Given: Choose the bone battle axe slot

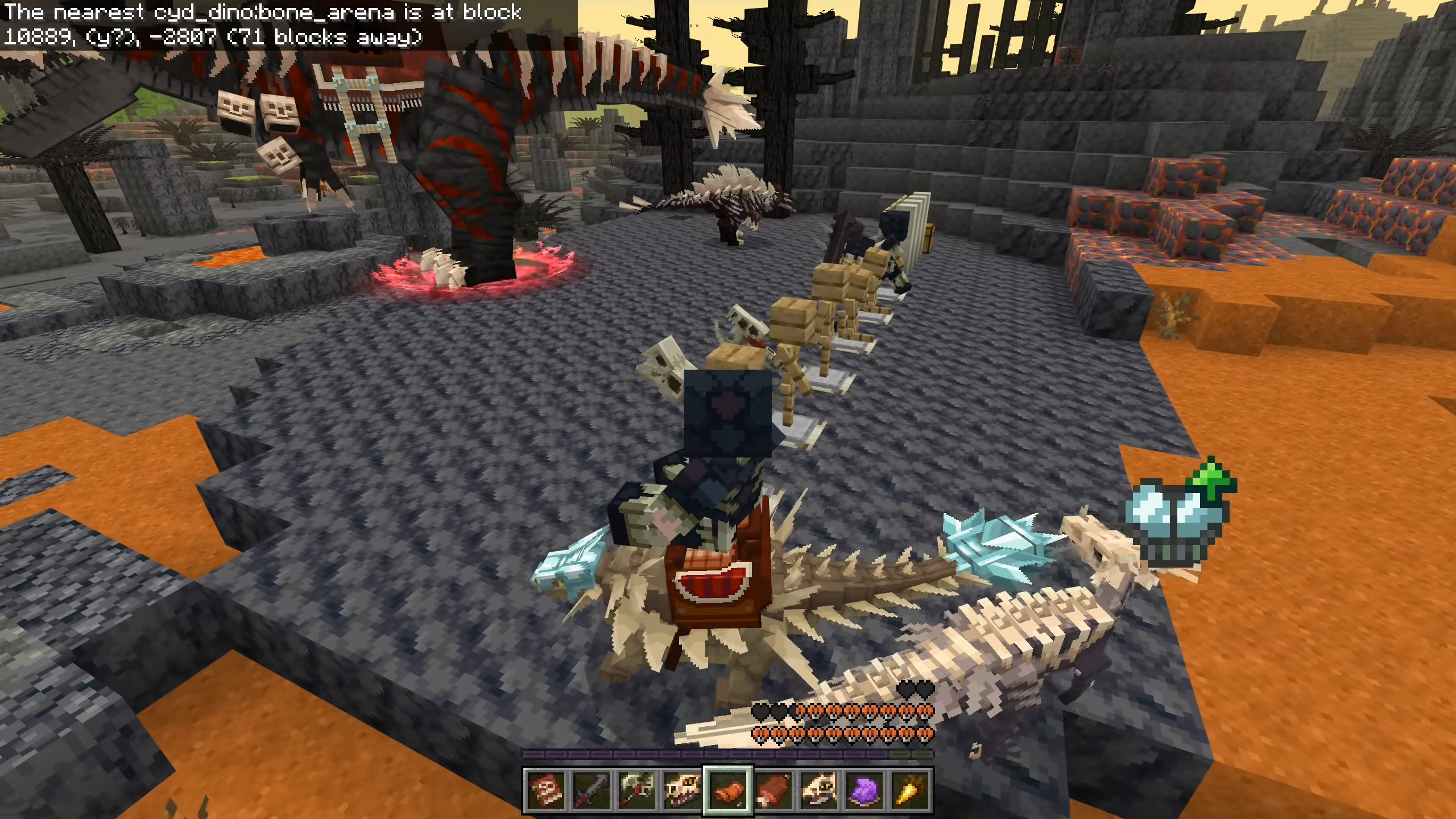Looking at the screenshot, I should coord(637,791).
